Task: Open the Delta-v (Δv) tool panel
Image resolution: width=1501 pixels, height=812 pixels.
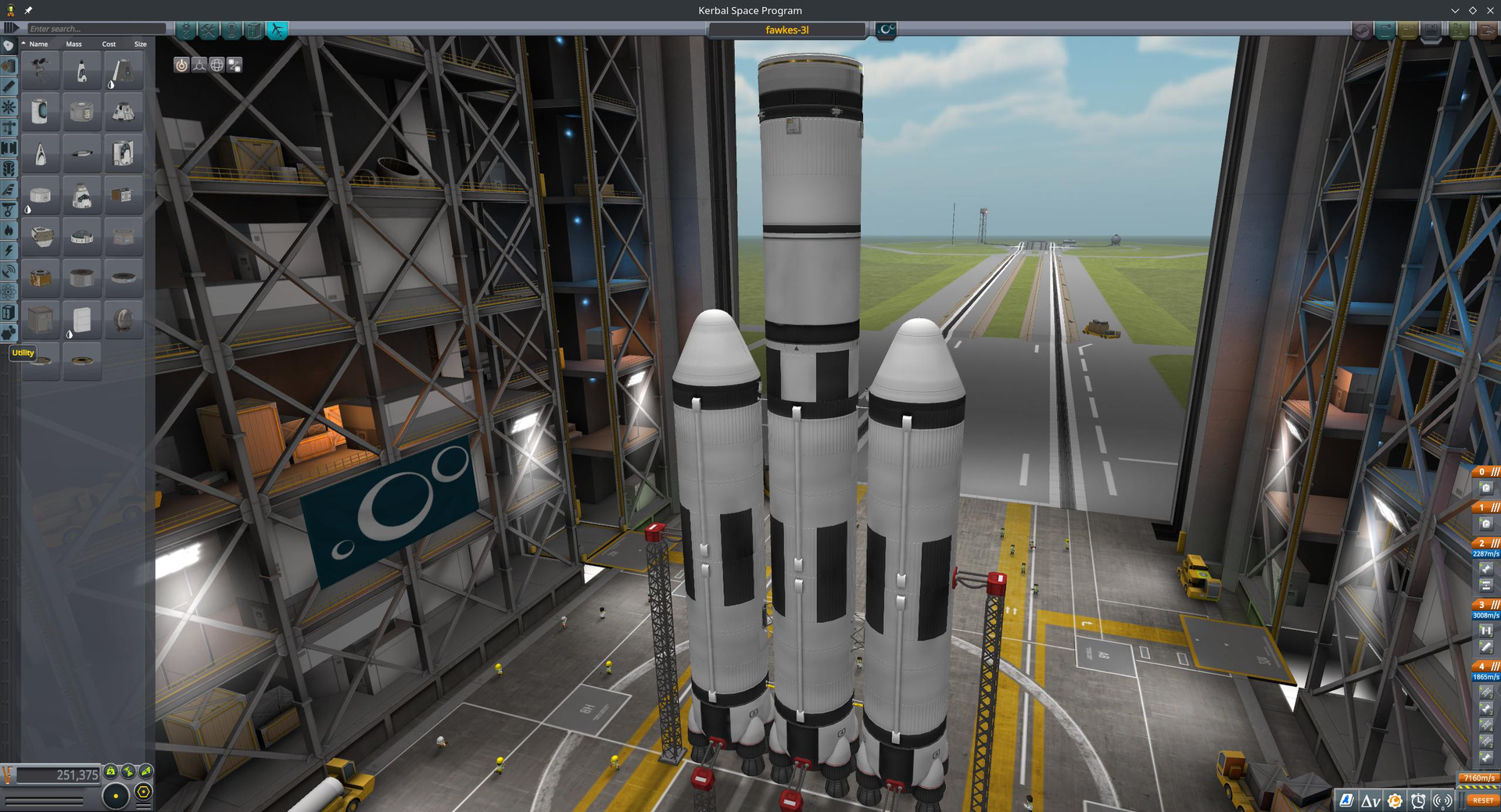Action: tap(1370, 799)
